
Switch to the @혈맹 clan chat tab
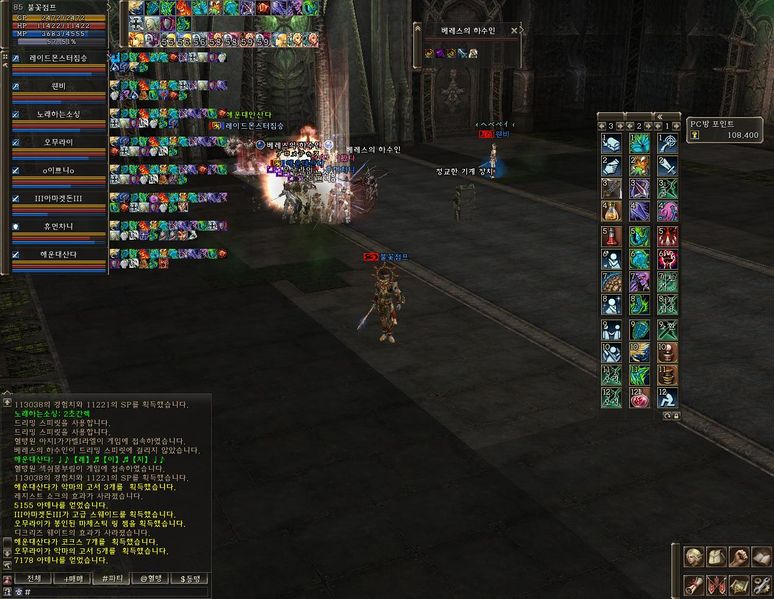[x=150, y=578]
